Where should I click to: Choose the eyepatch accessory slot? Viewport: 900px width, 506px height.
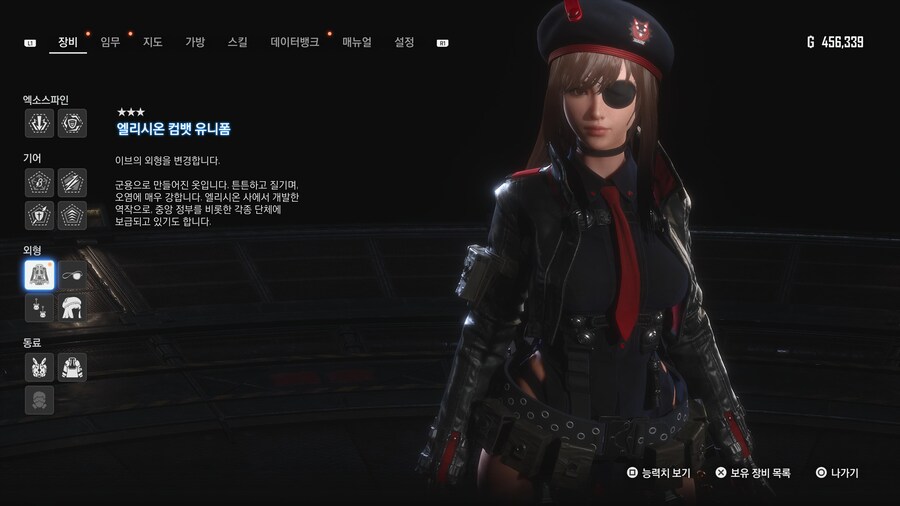pos(72,275)
